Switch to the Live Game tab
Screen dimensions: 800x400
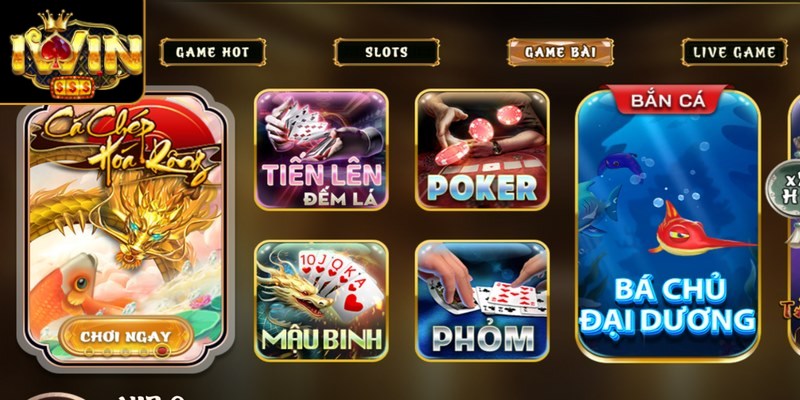(x=734, y=52)
